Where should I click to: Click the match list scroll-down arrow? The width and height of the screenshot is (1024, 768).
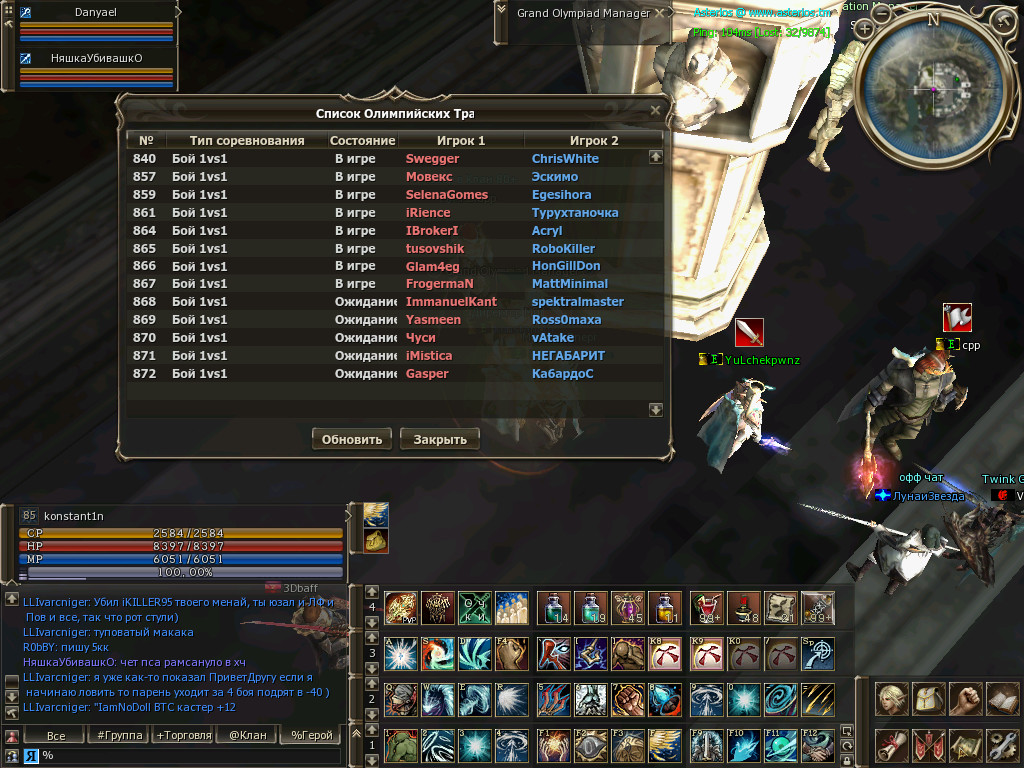tap(656, 410)
